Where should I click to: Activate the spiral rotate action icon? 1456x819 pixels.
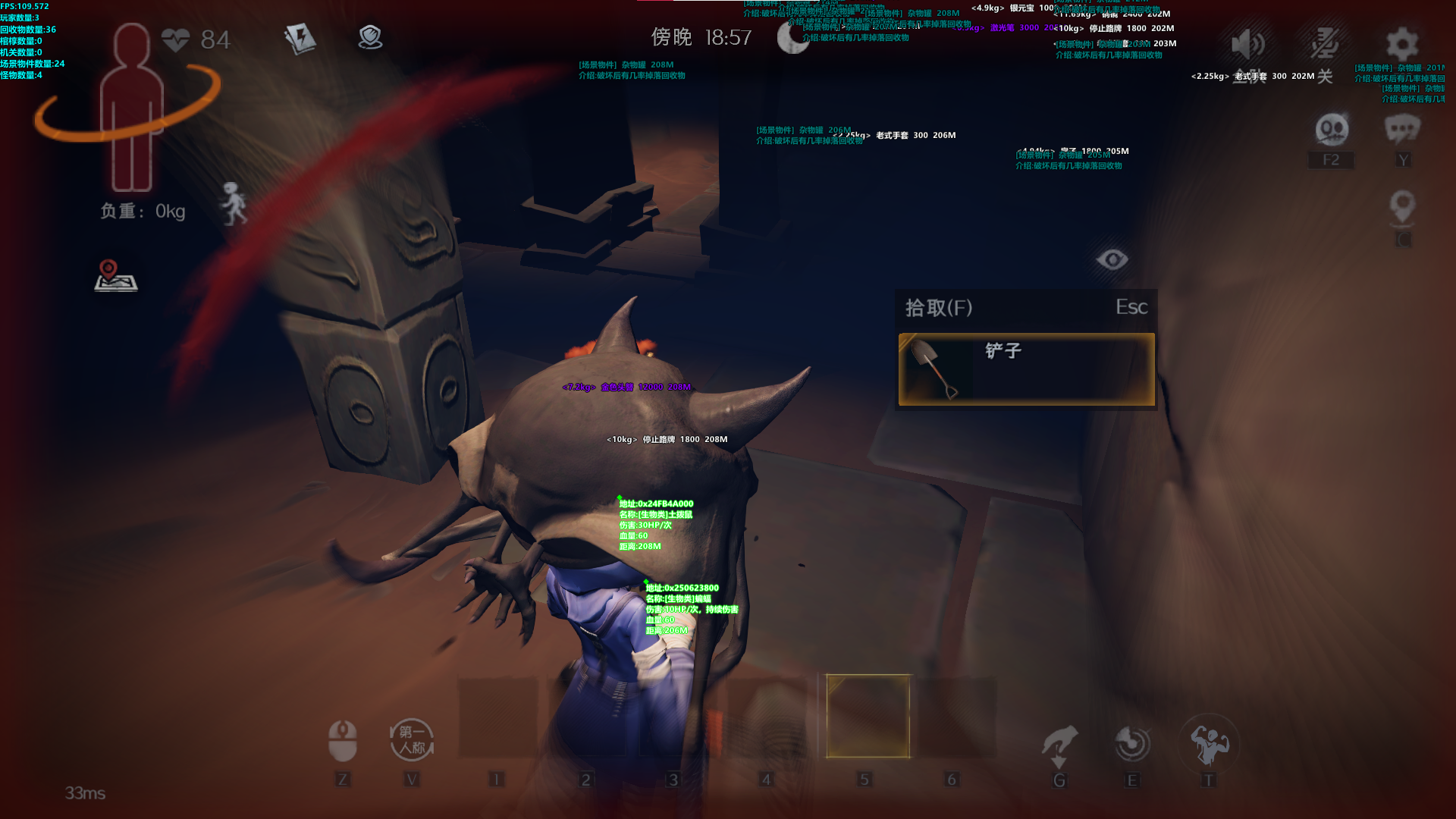pos(1132,743)
